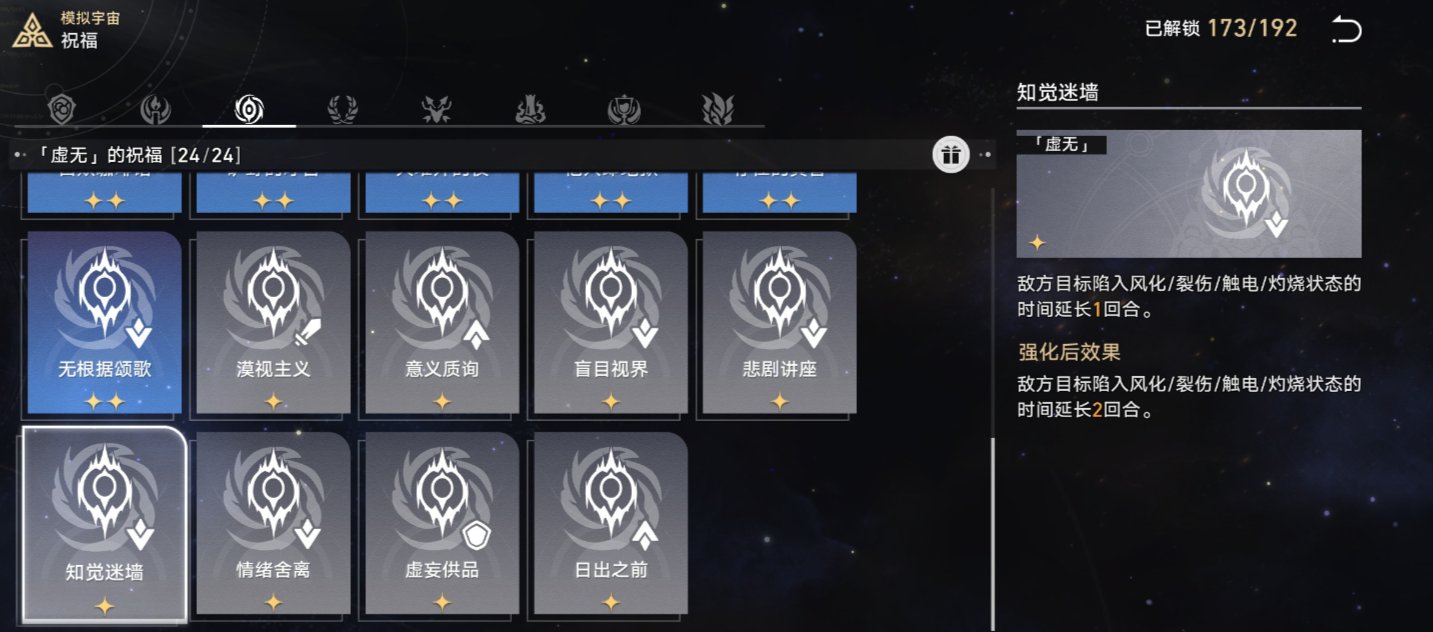Select the 无根据颂歌 blessing card
Viewport: 1433px width, 632px height.
pyautogui.click(x=105, y=322)
